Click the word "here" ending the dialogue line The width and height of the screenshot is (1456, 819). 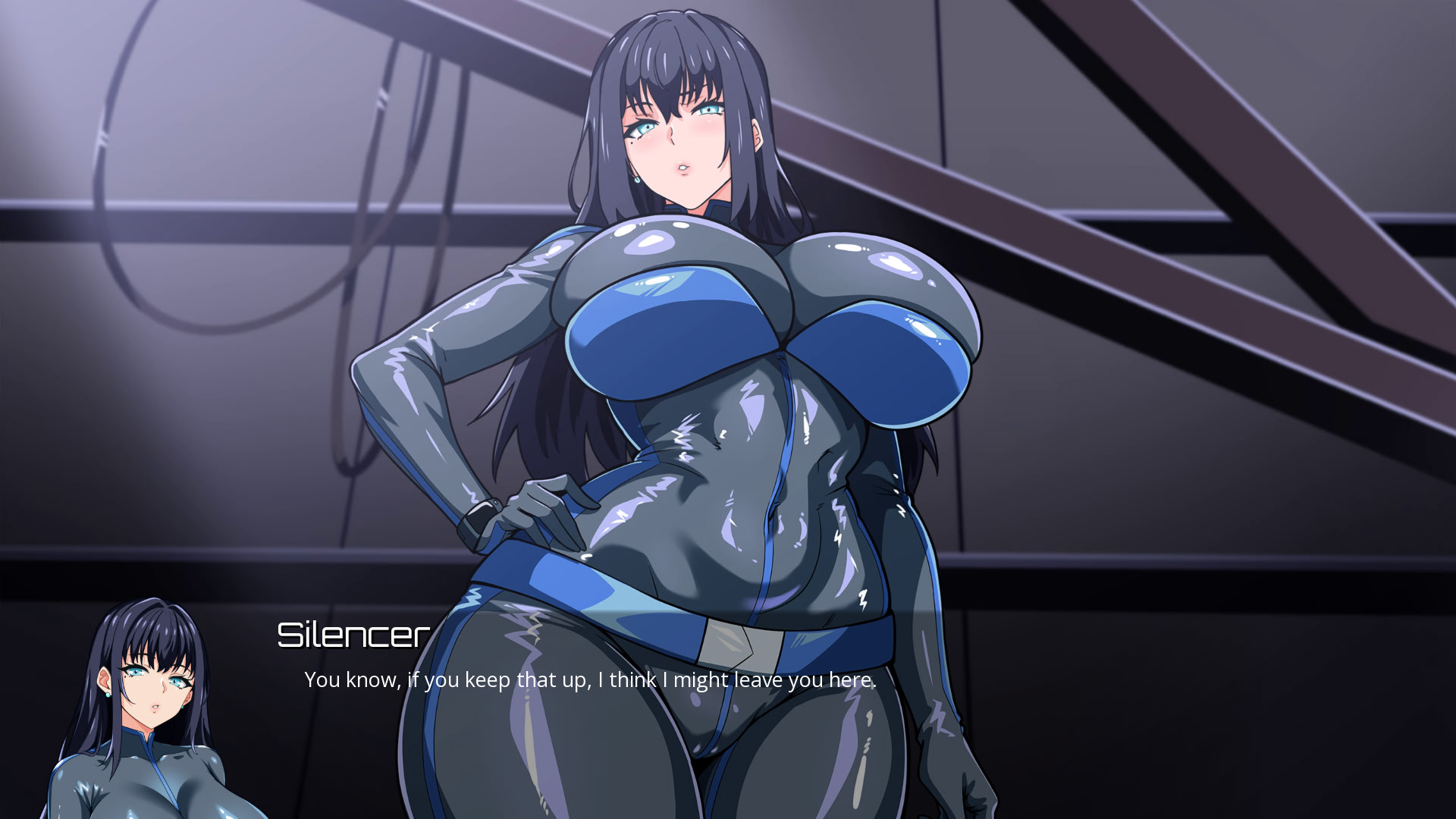[x=852, y=680]
